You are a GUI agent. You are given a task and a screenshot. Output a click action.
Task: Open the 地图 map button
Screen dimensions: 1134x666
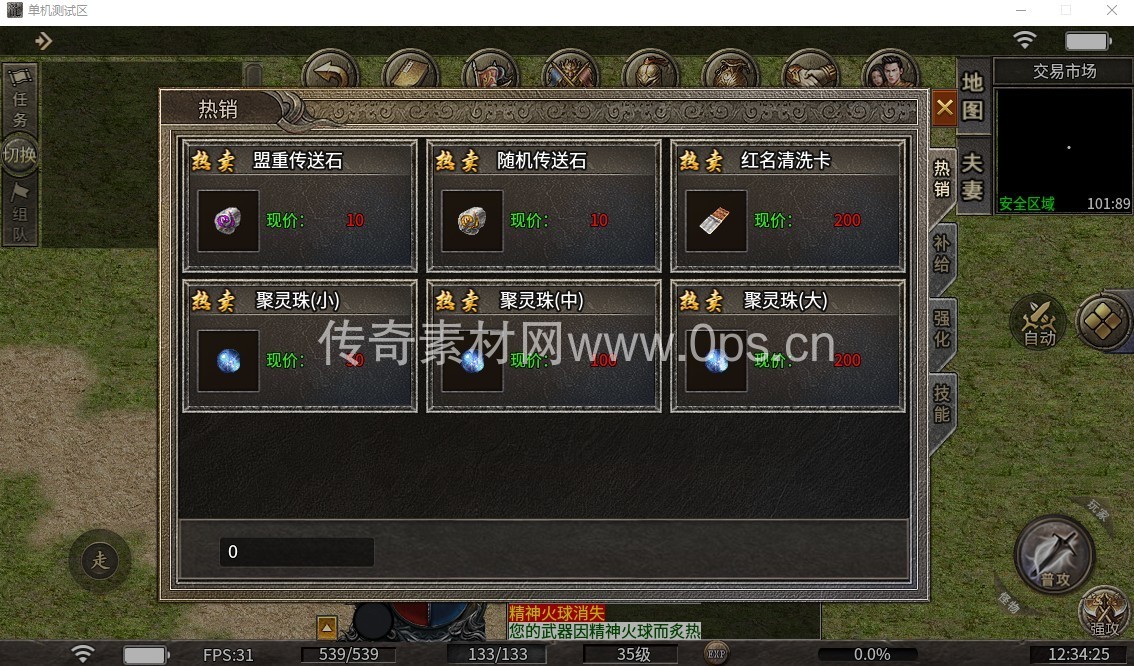click(x=973, y=96)
